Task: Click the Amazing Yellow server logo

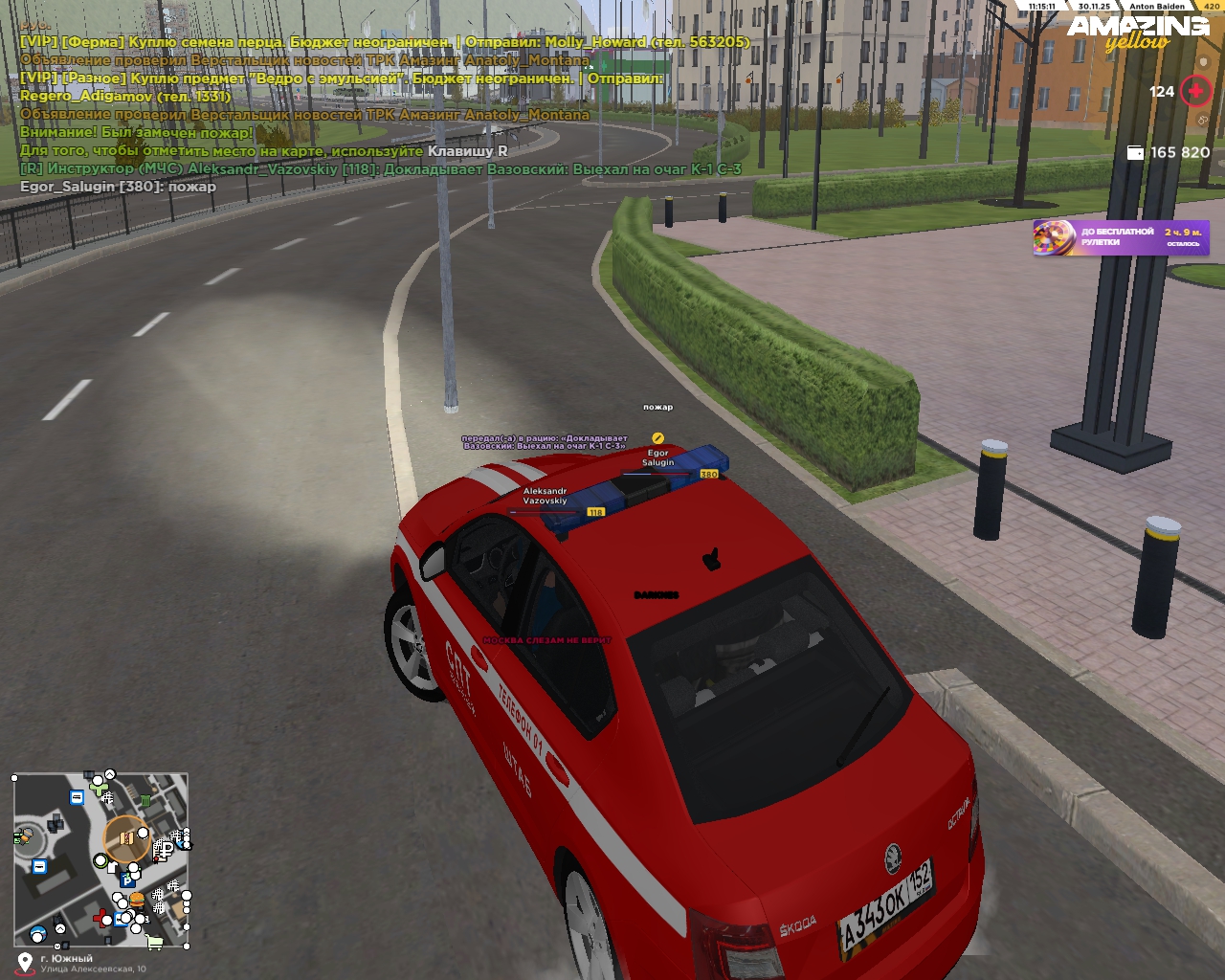Action: [1137, 32]
